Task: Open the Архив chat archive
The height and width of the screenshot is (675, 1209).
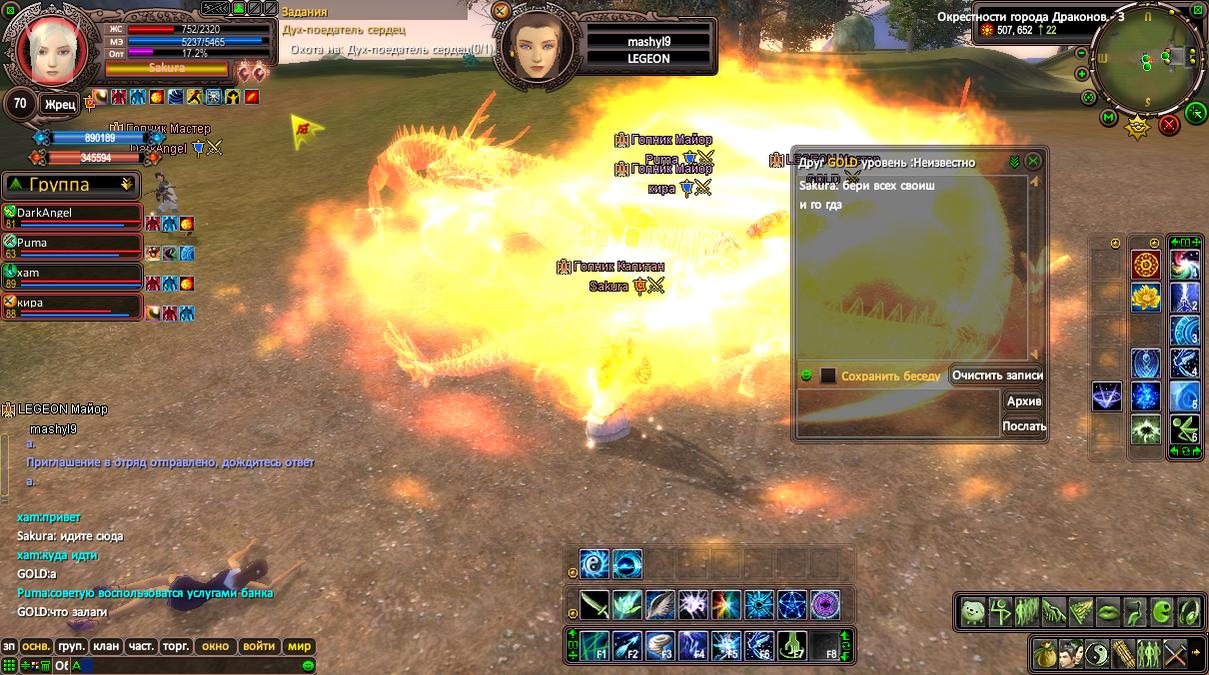Action: coord(1023,401)
